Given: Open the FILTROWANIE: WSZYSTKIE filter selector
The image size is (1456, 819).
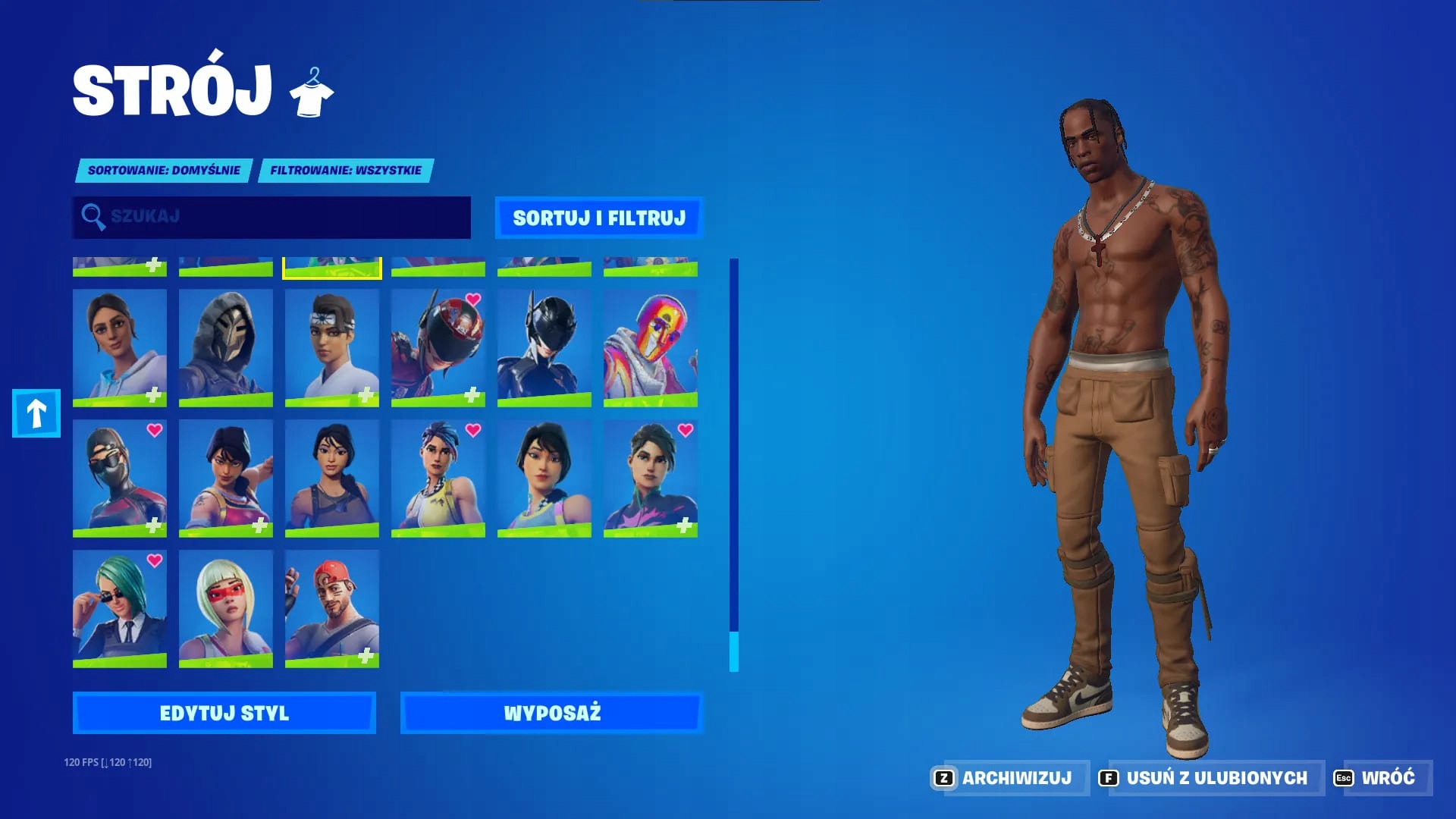Looking at the screenshot, I should [x=345, y=171].
